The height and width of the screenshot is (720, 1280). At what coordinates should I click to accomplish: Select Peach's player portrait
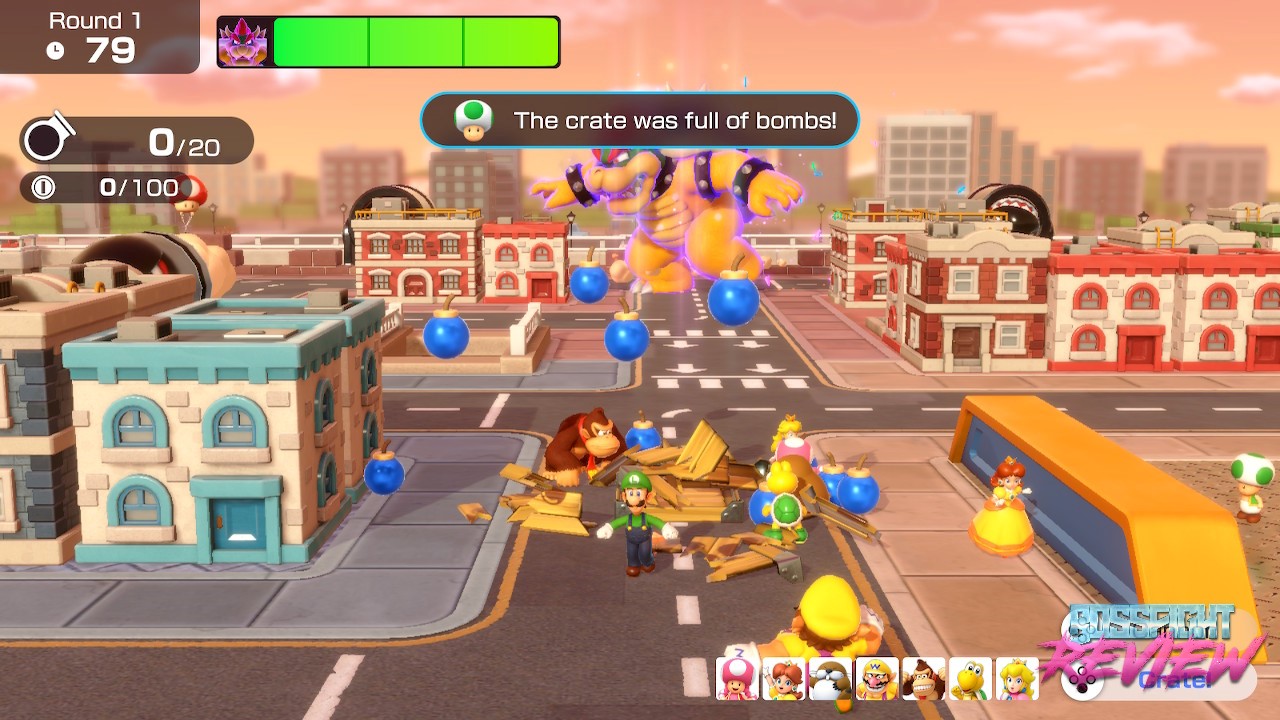1017,679
